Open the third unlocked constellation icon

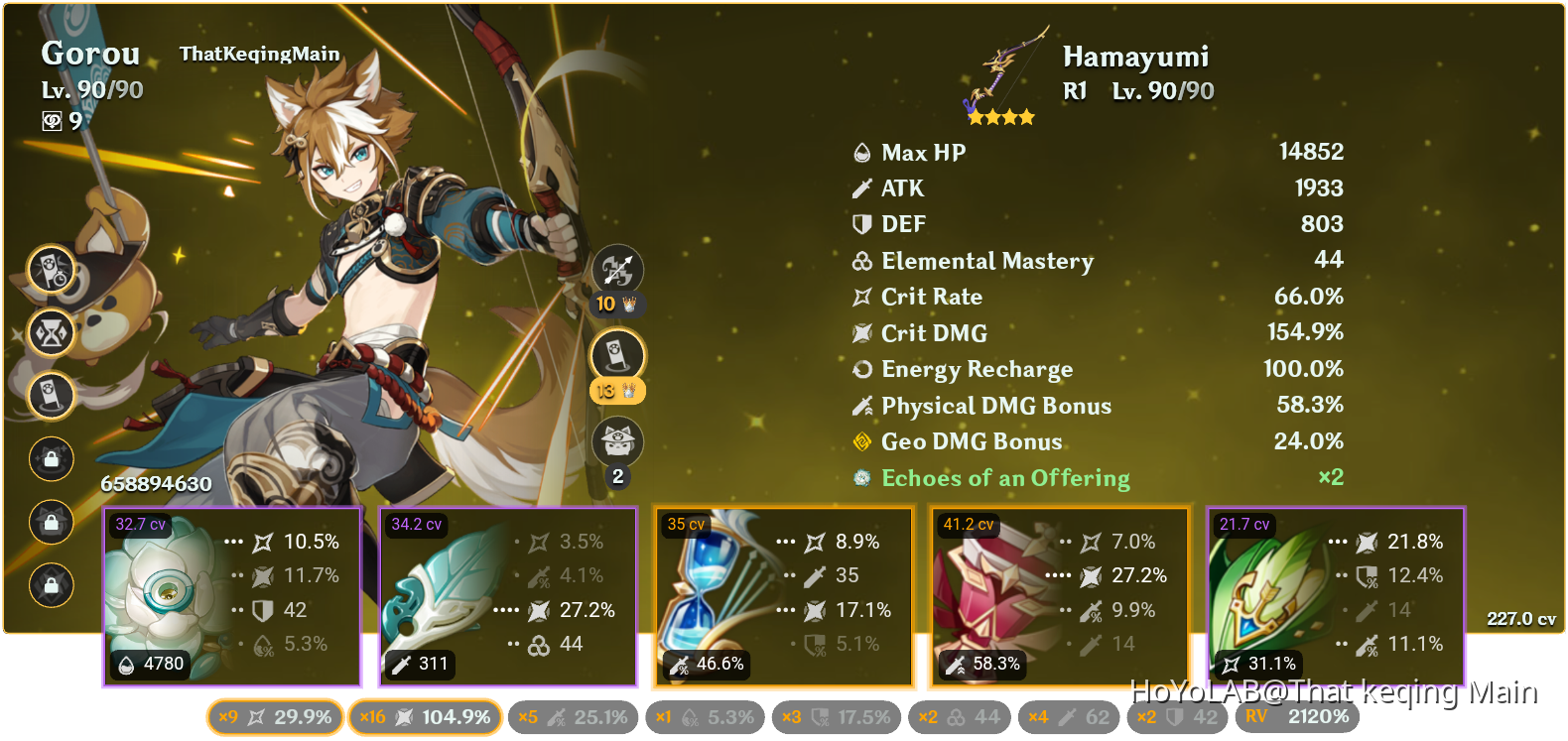[x=51, y=396]
